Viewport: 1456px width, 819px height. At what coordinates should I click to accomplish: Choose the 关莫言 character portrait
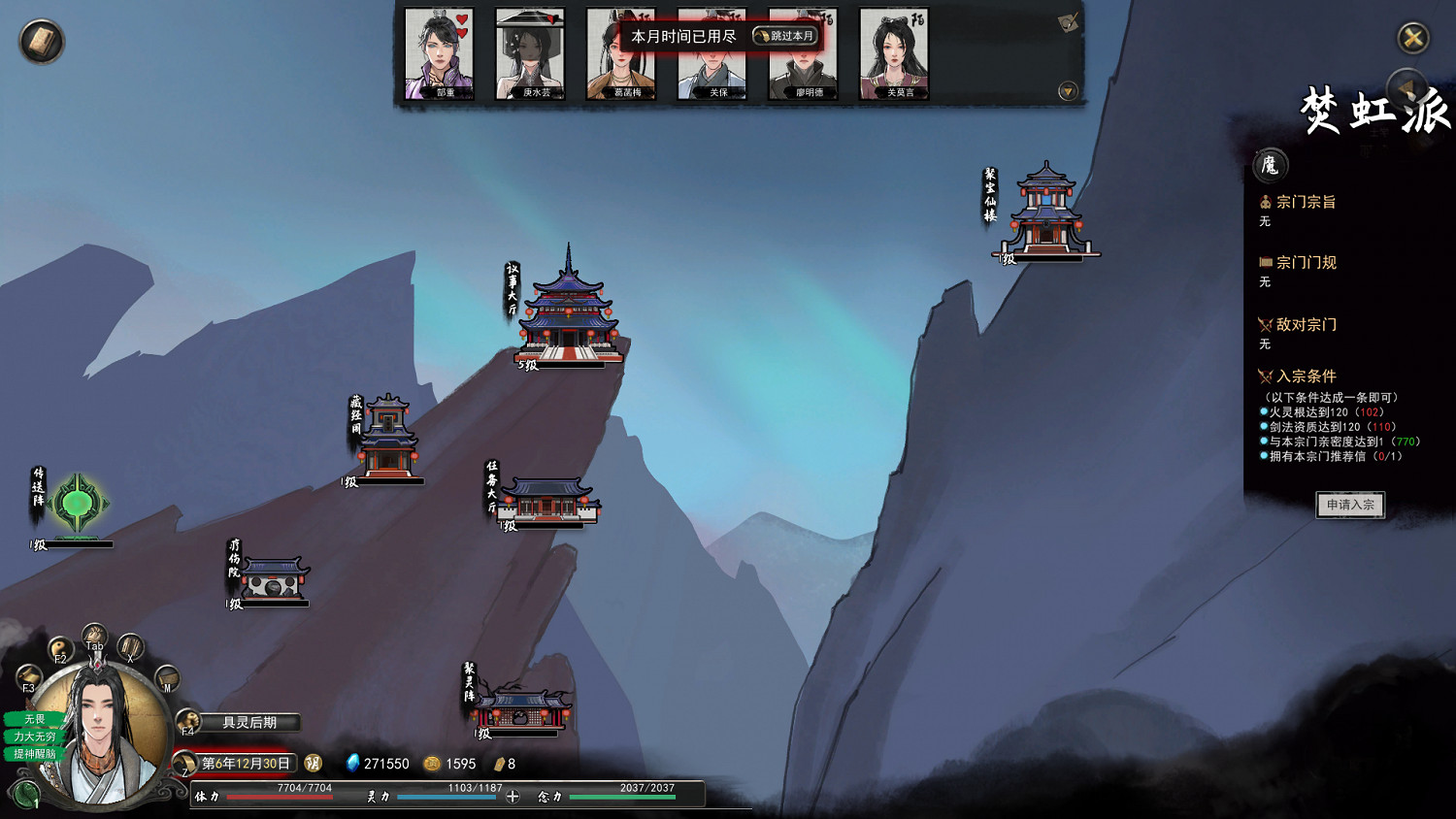894,52
